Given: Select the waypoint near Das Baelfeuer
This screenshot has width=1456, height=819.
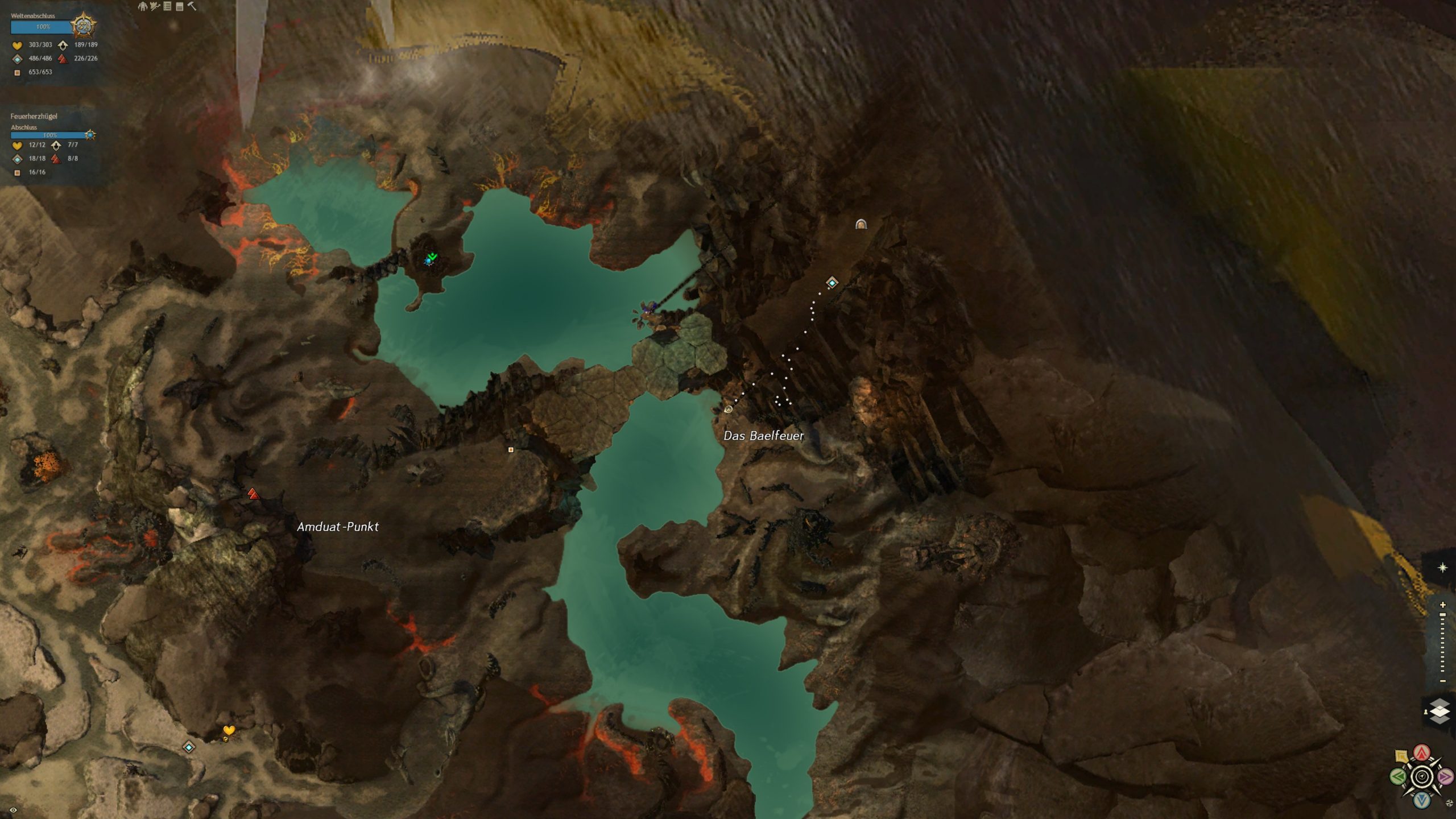Looking at the screenshot, I should point(832,283).
